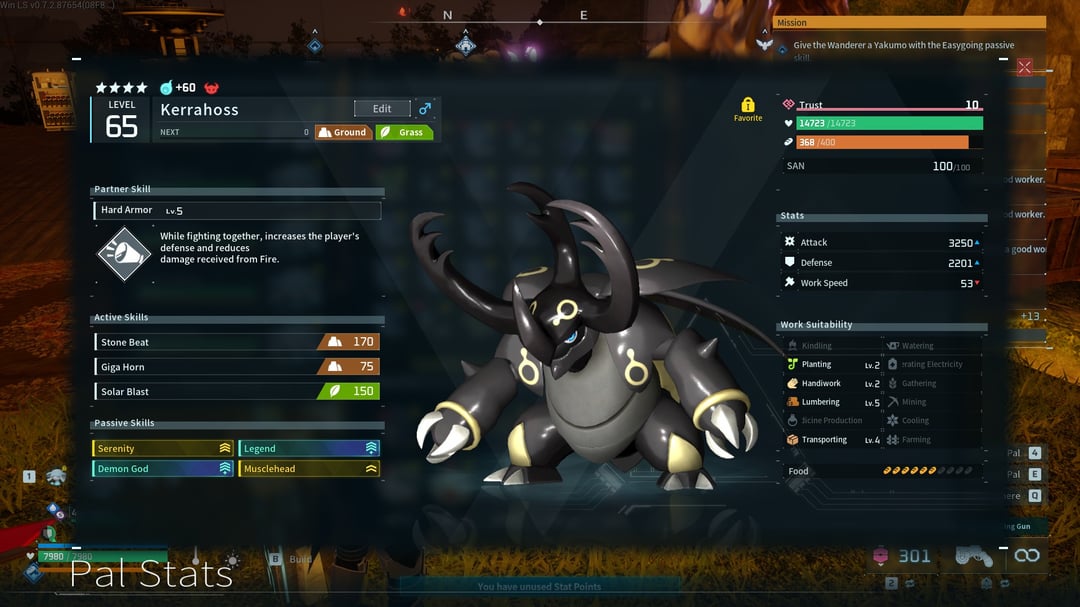Inspect the Musclehead passive skill
Image resolution: width=1080 pixels, height=607 pixels.
309,468
